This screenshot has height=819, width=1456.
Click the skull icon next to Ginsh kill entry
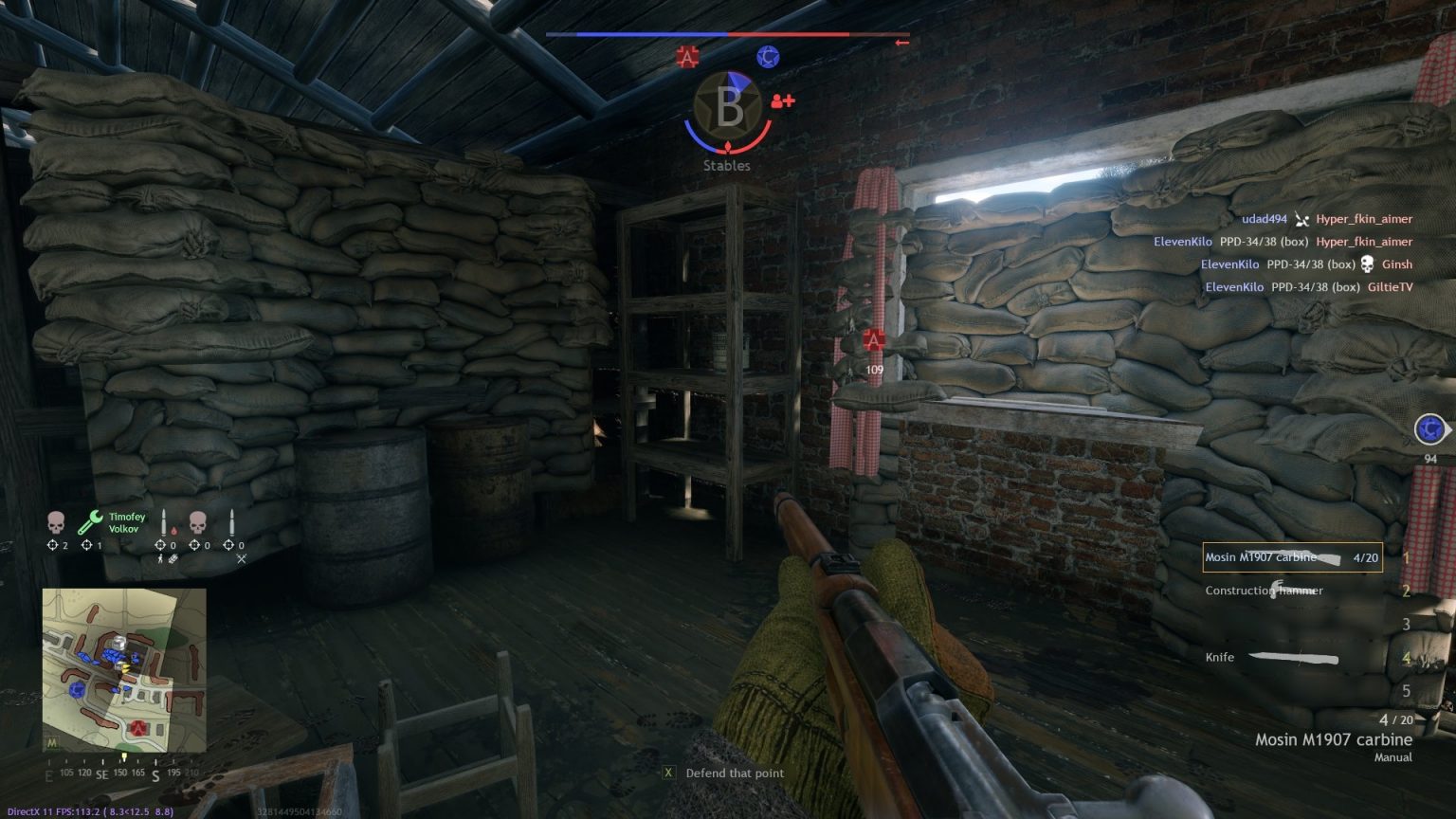(x=1366, y=264)
